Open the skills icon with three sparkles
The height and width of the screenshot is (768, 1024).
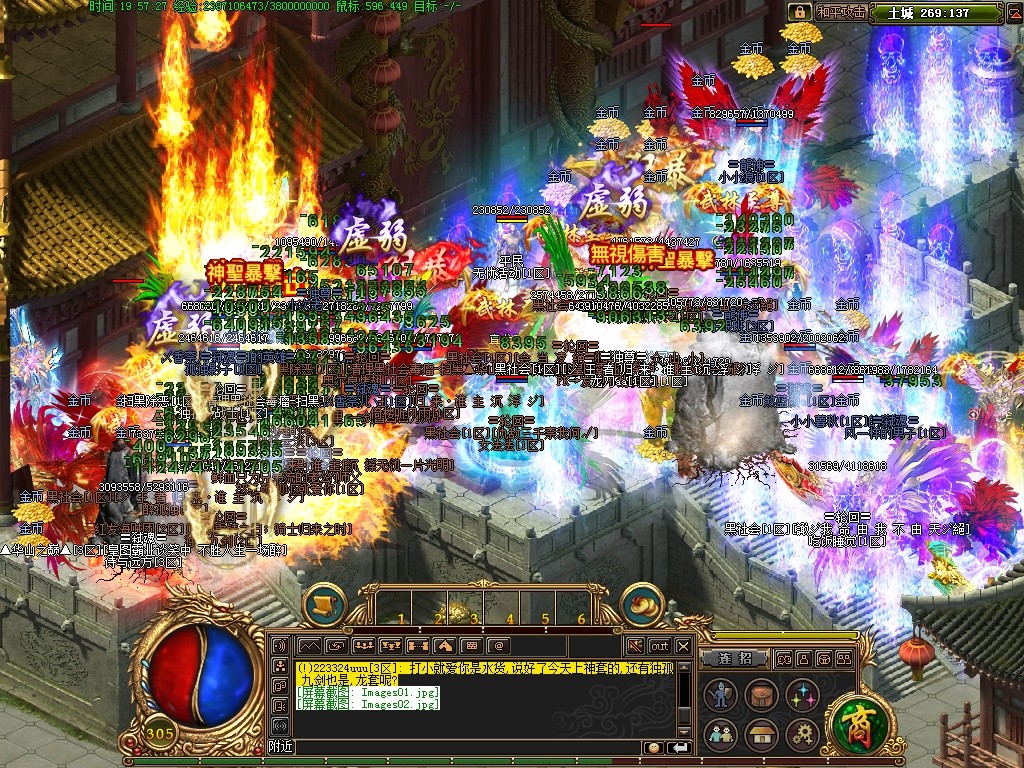(x=802, y=696)
